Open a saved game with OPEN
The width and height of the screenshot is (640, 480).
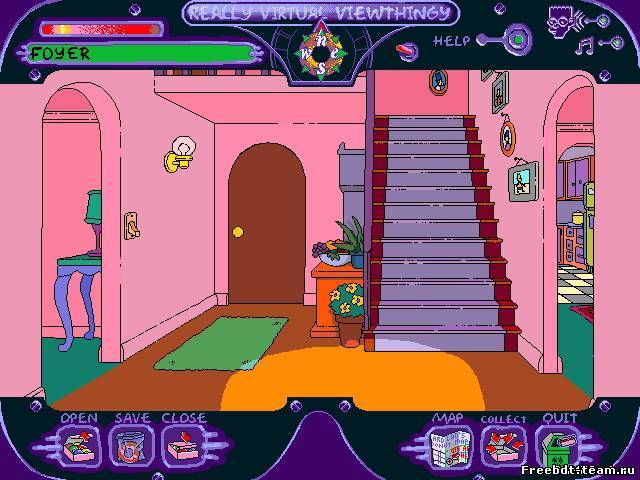(x=78, y=444)
